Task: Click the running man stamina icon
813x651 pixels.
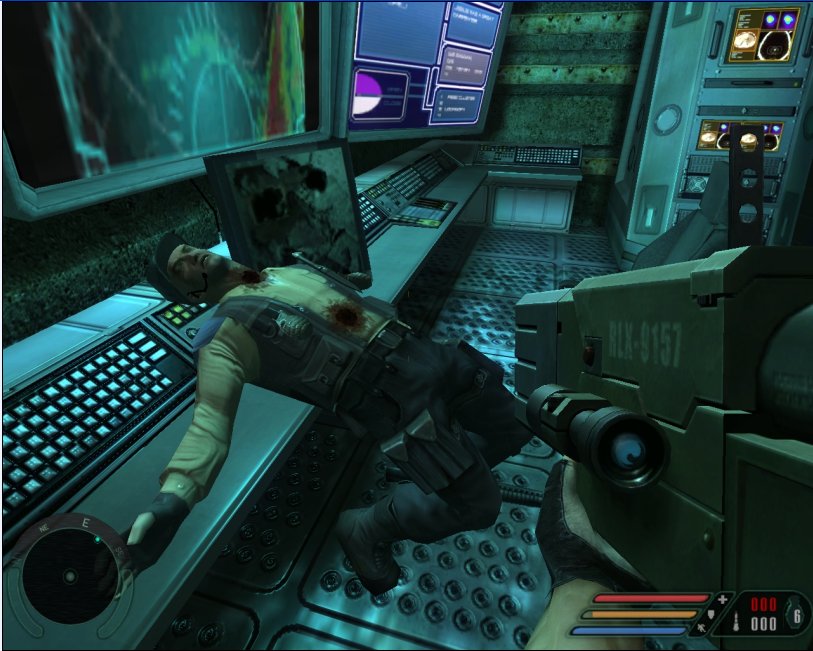Action: pos(701,629)
